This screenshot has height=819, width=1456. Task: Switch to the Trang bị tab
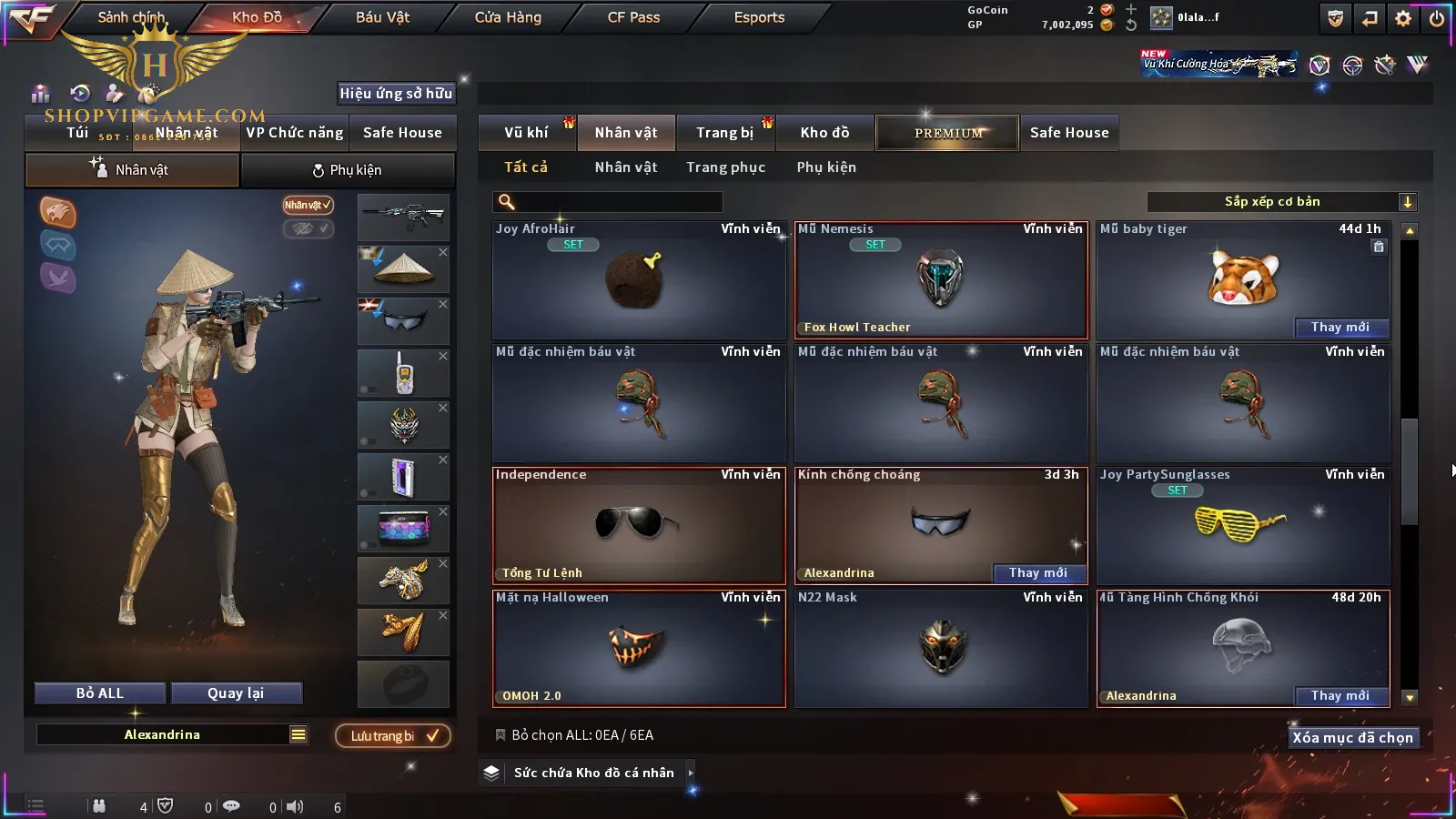pos(724,133)
